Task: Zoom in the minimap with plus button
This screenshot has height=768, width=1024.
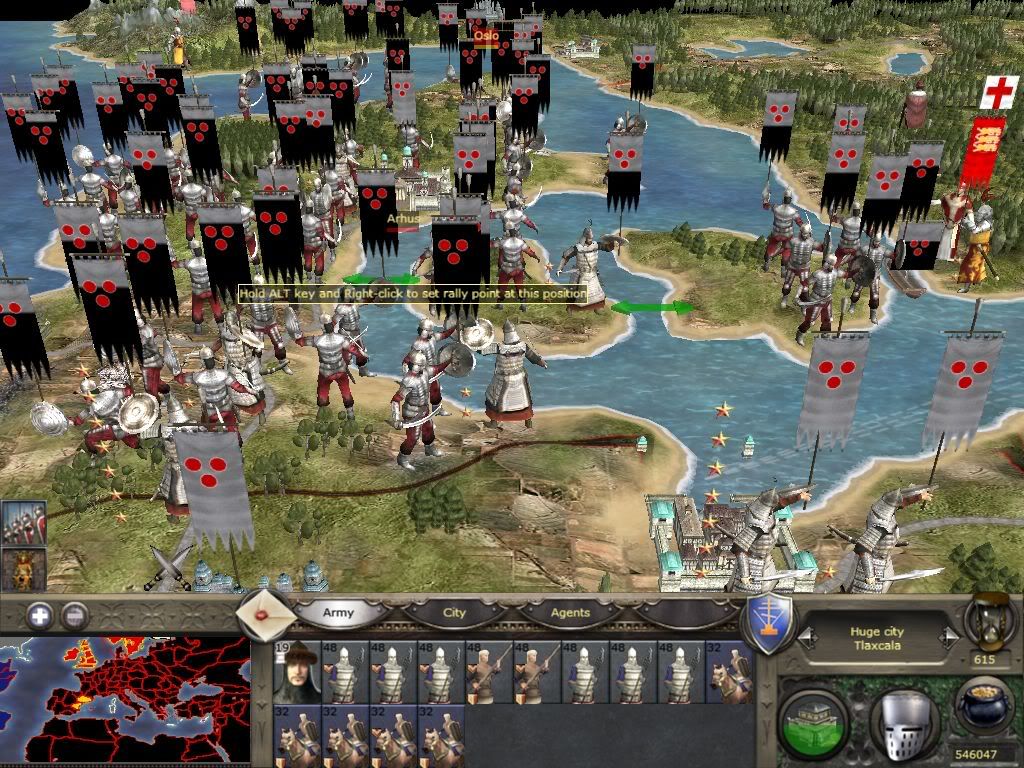Action: click(40, 616)
